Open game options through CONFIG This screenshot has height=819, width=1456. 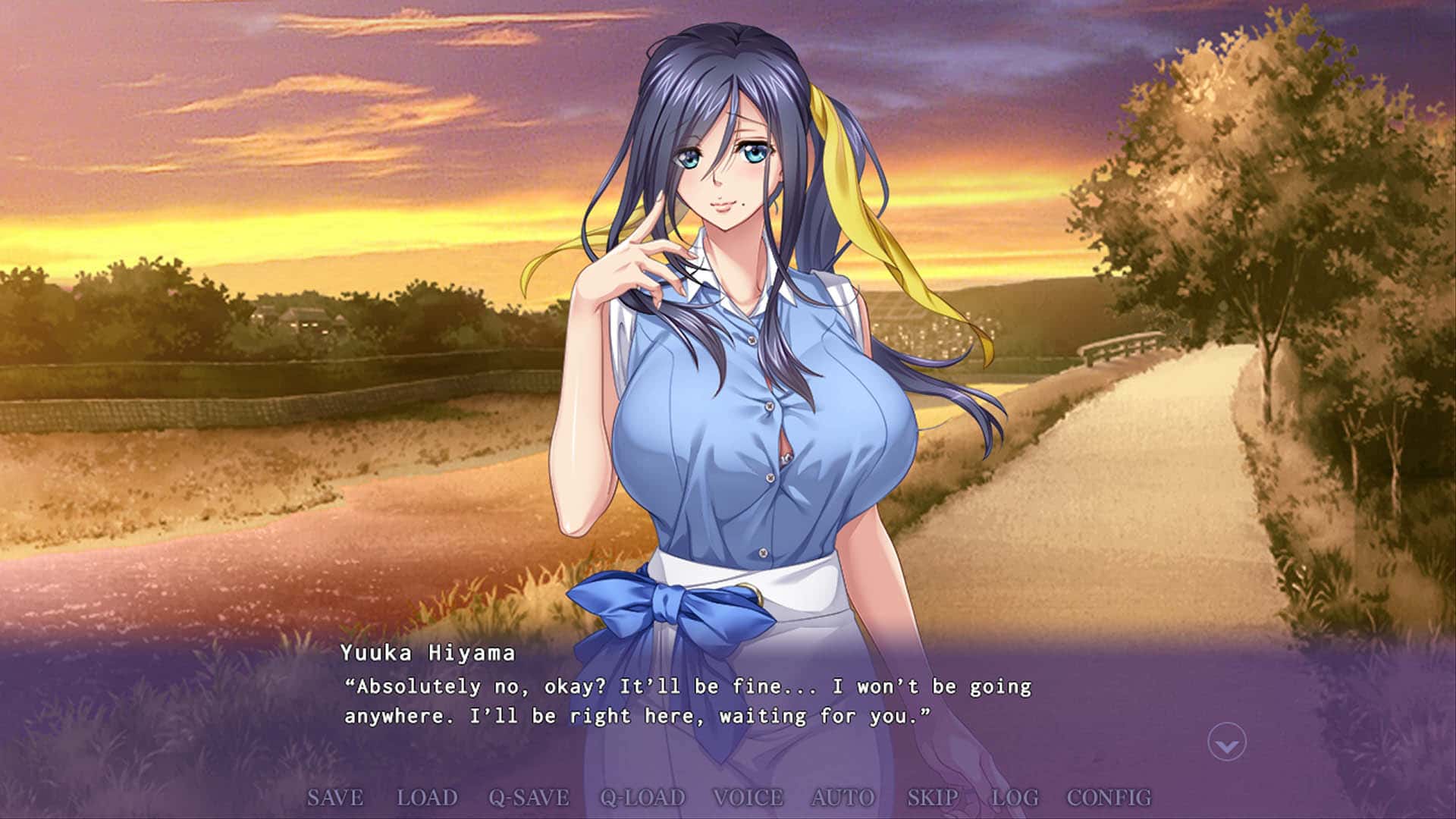pyautogui.click(x=1108, y=798)
